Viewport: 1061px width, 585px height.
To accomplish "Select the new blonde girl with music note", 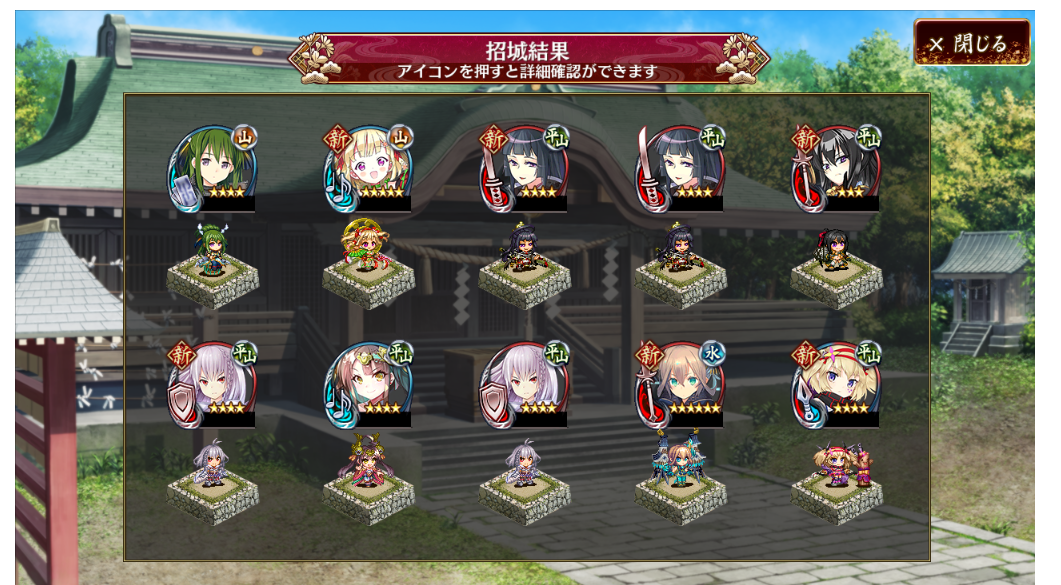I will point(367,168).
